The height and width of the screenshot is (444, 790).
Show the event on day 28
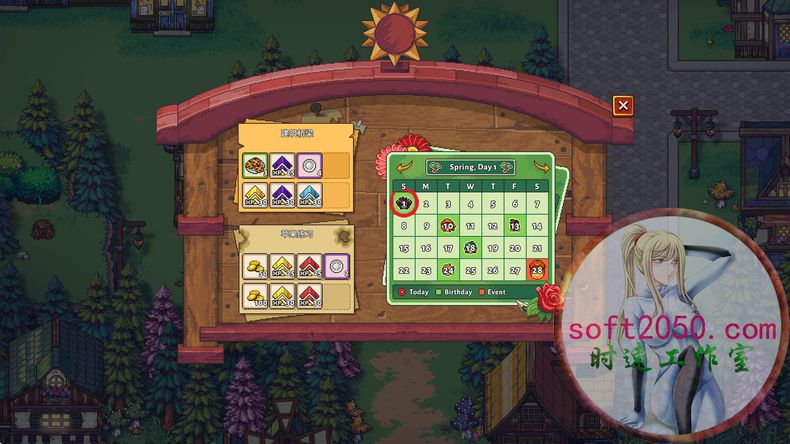[537, 270]
